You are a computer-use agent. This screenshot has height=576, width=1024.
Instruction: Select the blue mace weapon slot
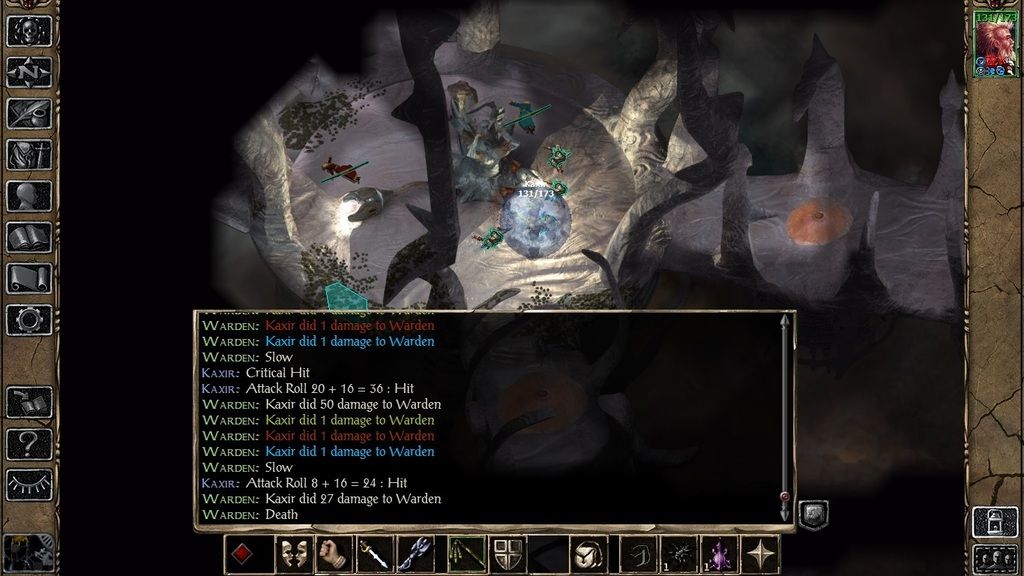coord(416,554)
